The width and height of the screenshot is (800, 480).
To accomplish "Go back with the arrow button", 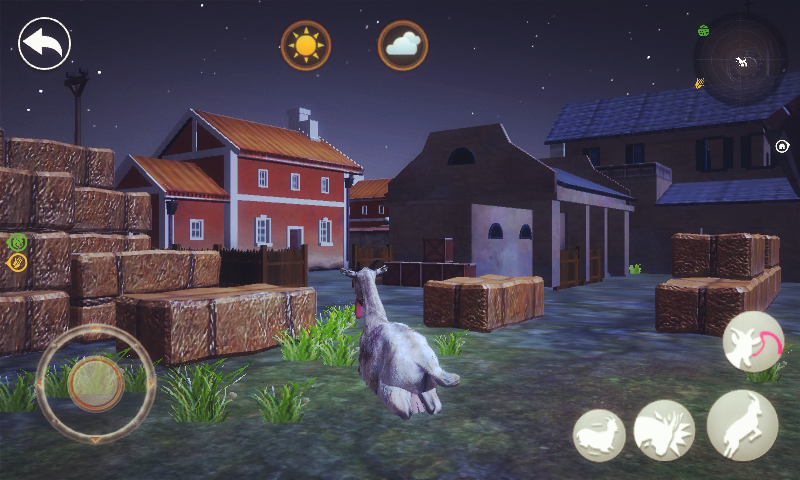I will point(44,44).
